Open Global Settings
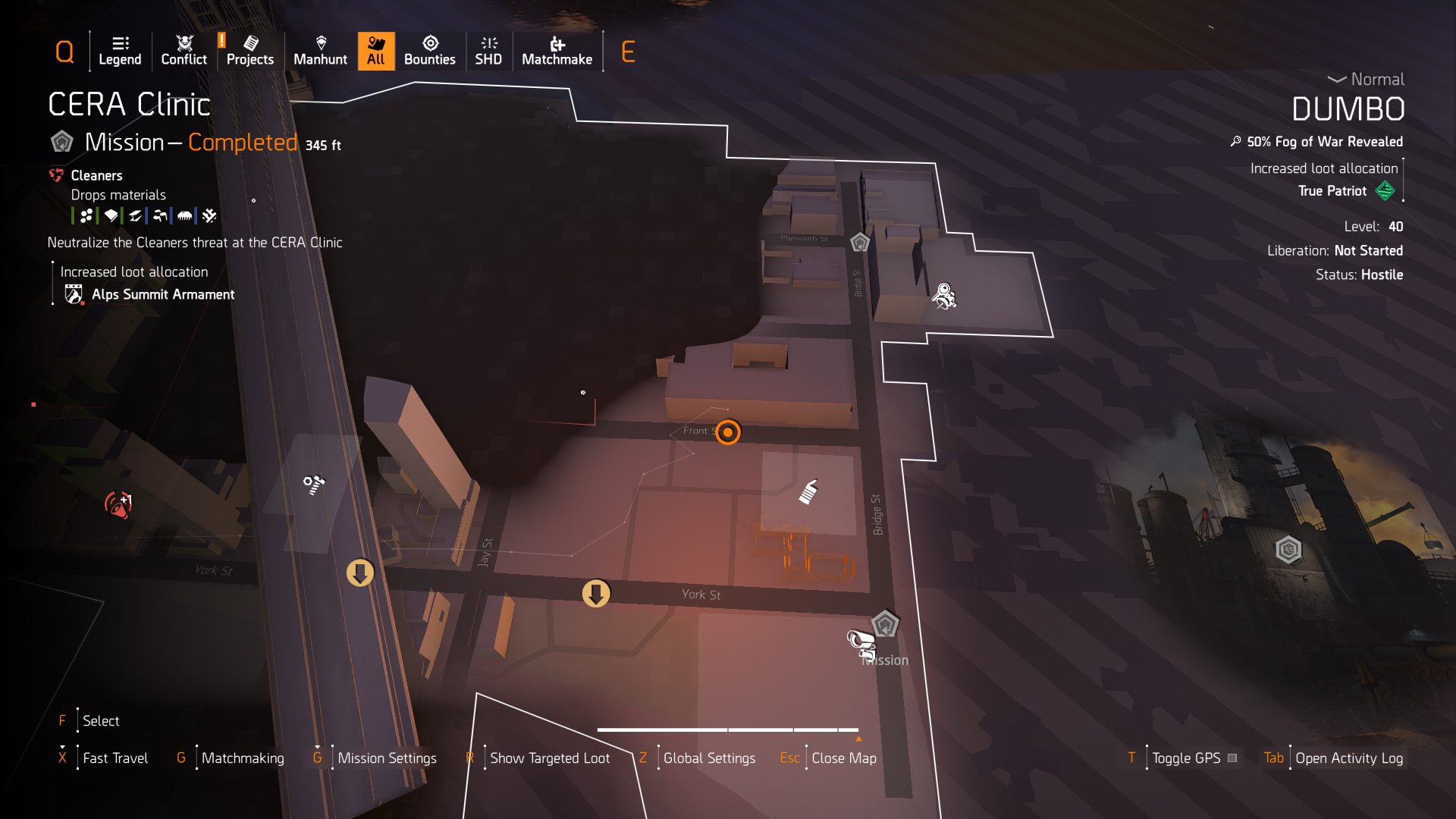This screenshot has width=1456, height=819. point(708,758)
